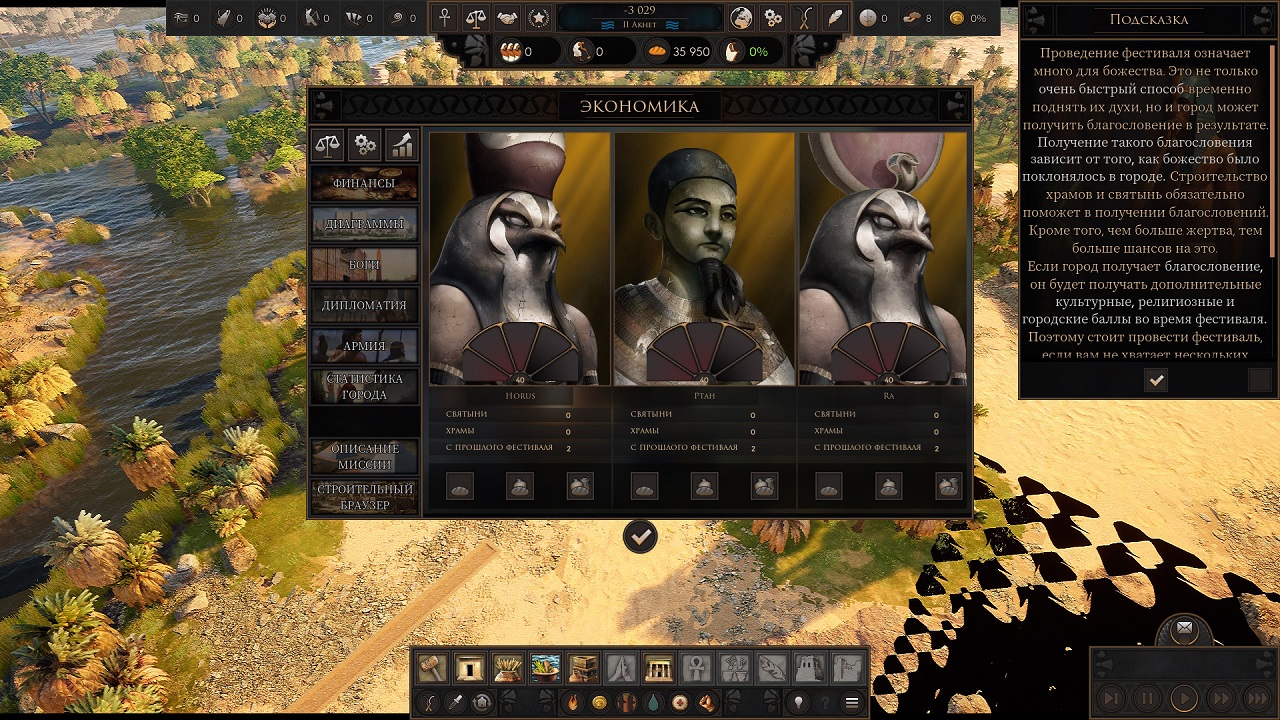Open the settings gears icon in top bar
1280x720 pixels.
[772, 17]
